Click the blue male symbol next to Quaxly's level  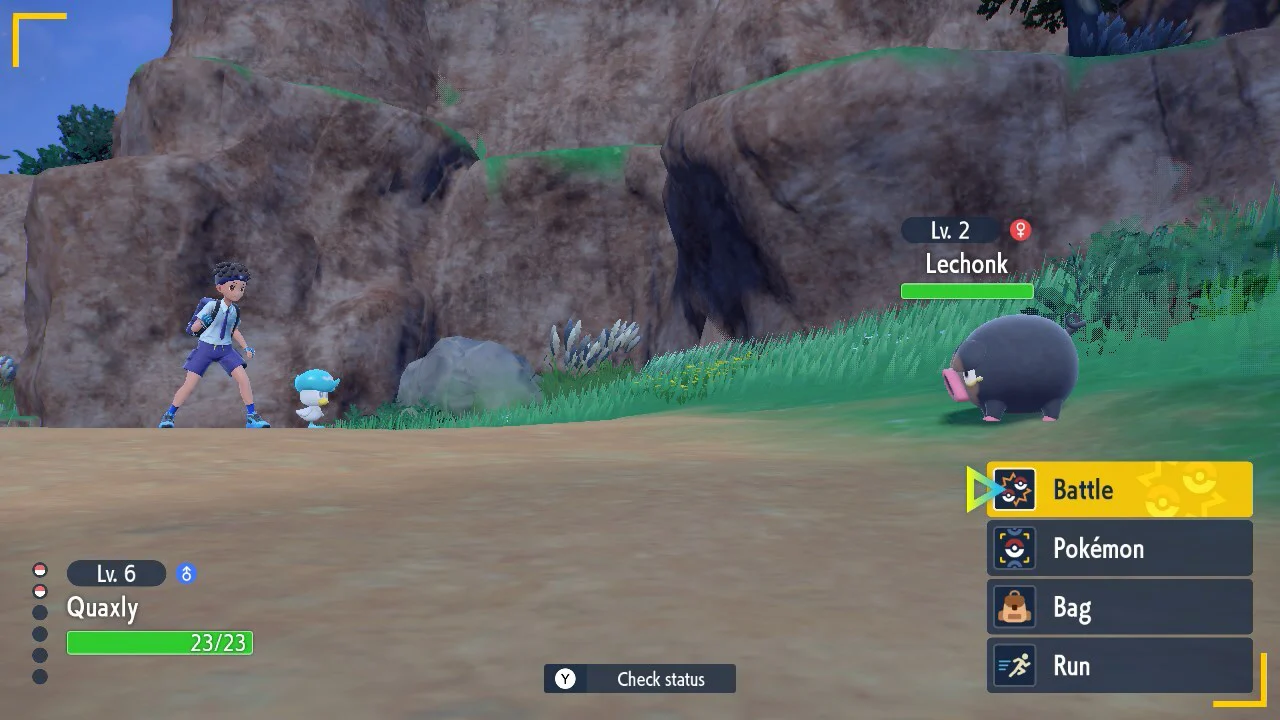[185, 573]
